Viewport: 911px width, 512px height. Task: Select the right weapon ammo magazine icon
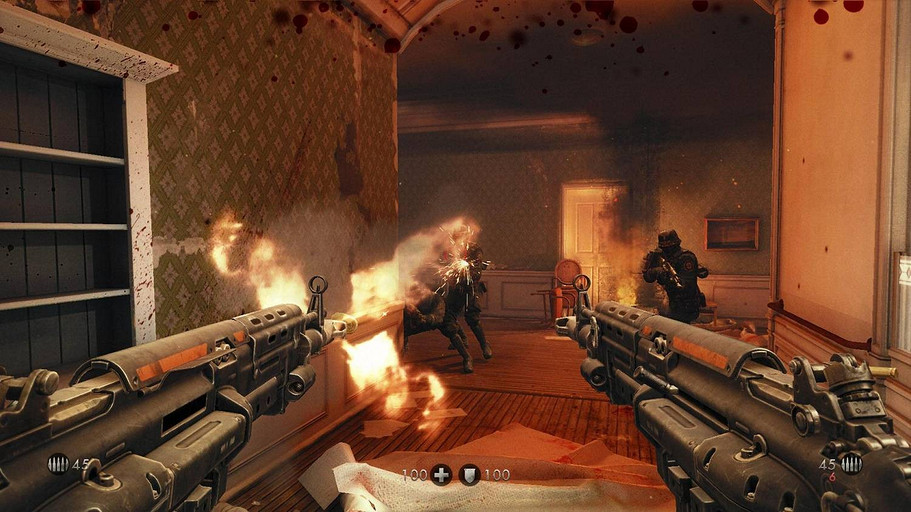851,463
